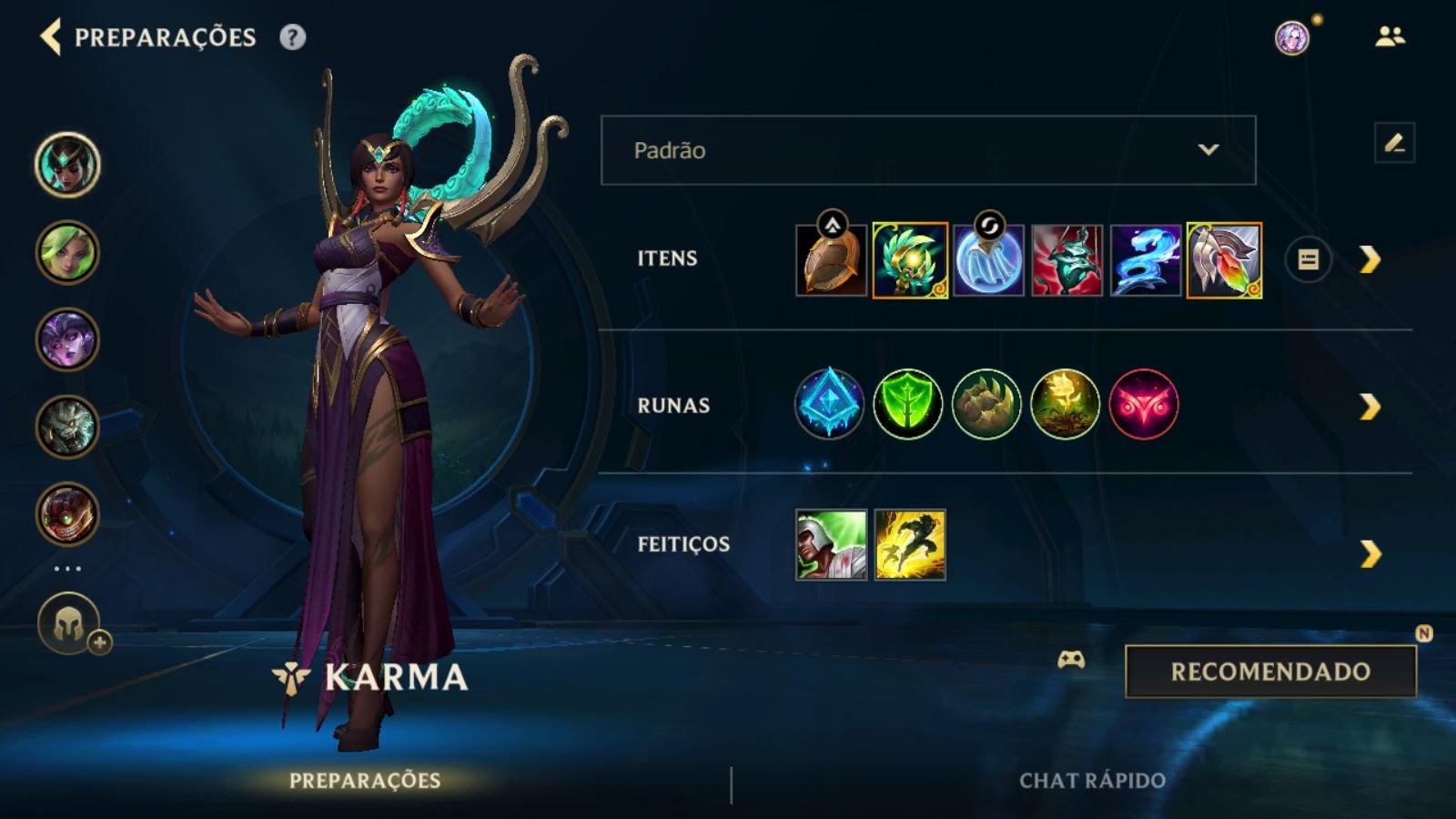Open the Padrão loadout dropdown

click(927, 150)
